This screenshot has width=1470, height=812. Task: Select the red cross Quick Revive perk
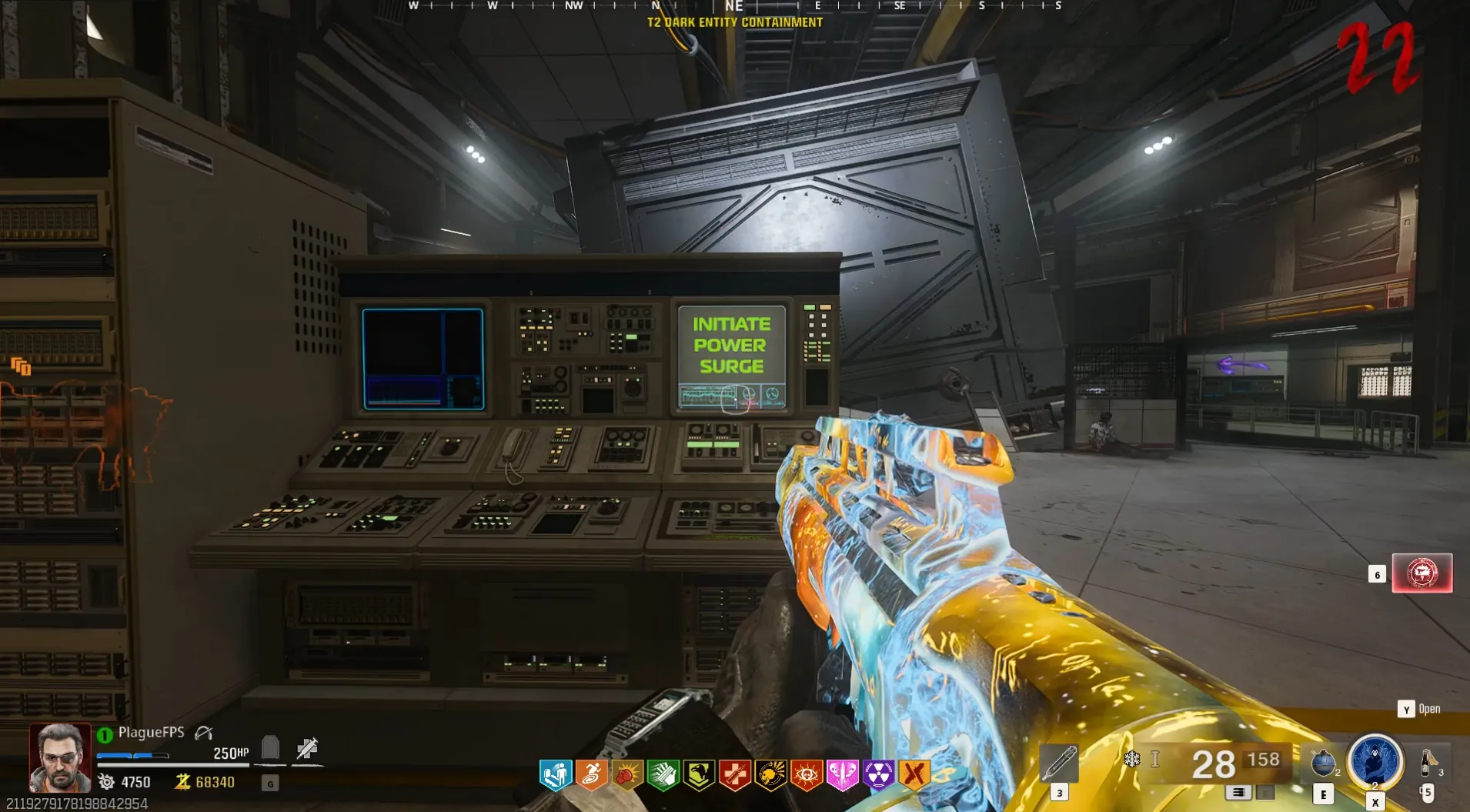[735, 775]
